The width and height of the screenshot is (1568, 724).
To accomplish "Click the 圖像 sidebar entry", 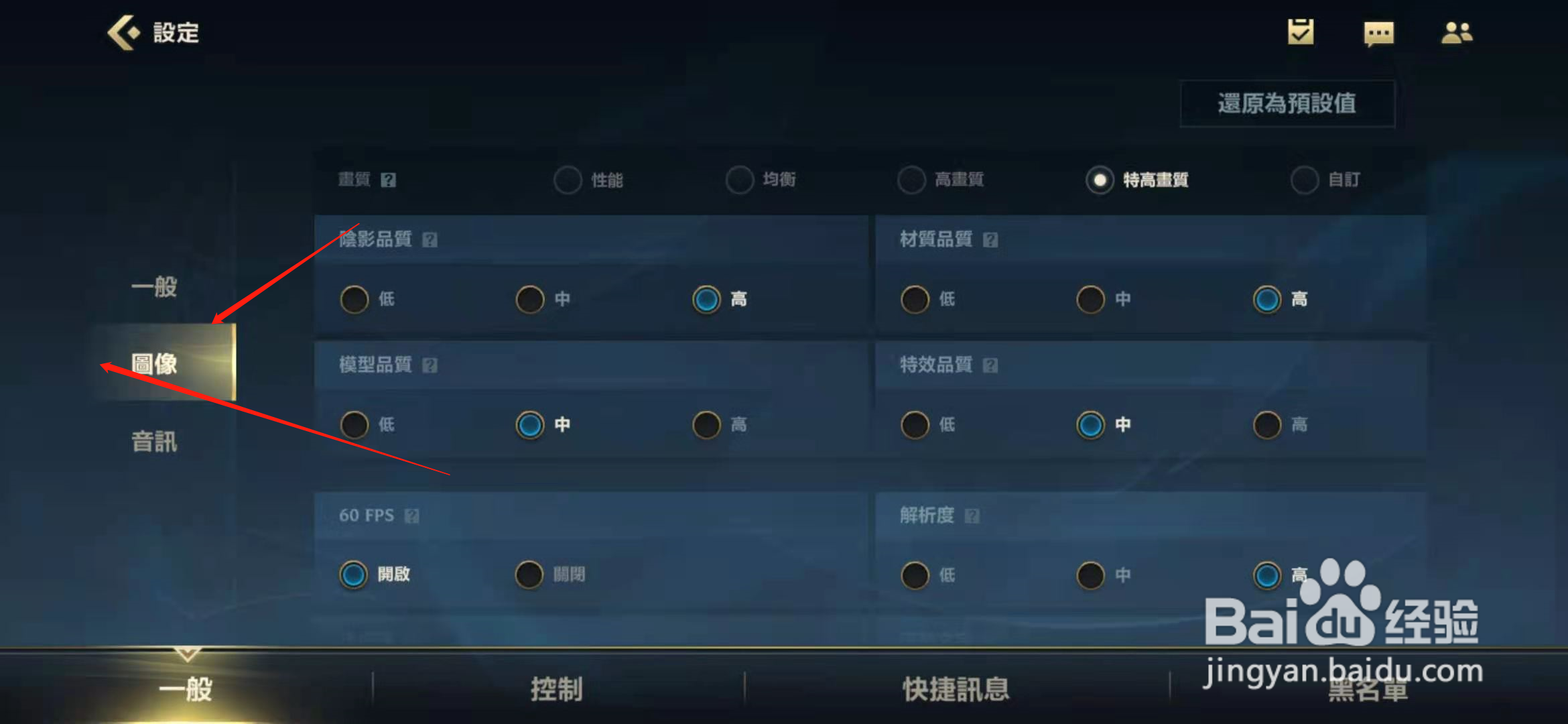I will [155, 364].
